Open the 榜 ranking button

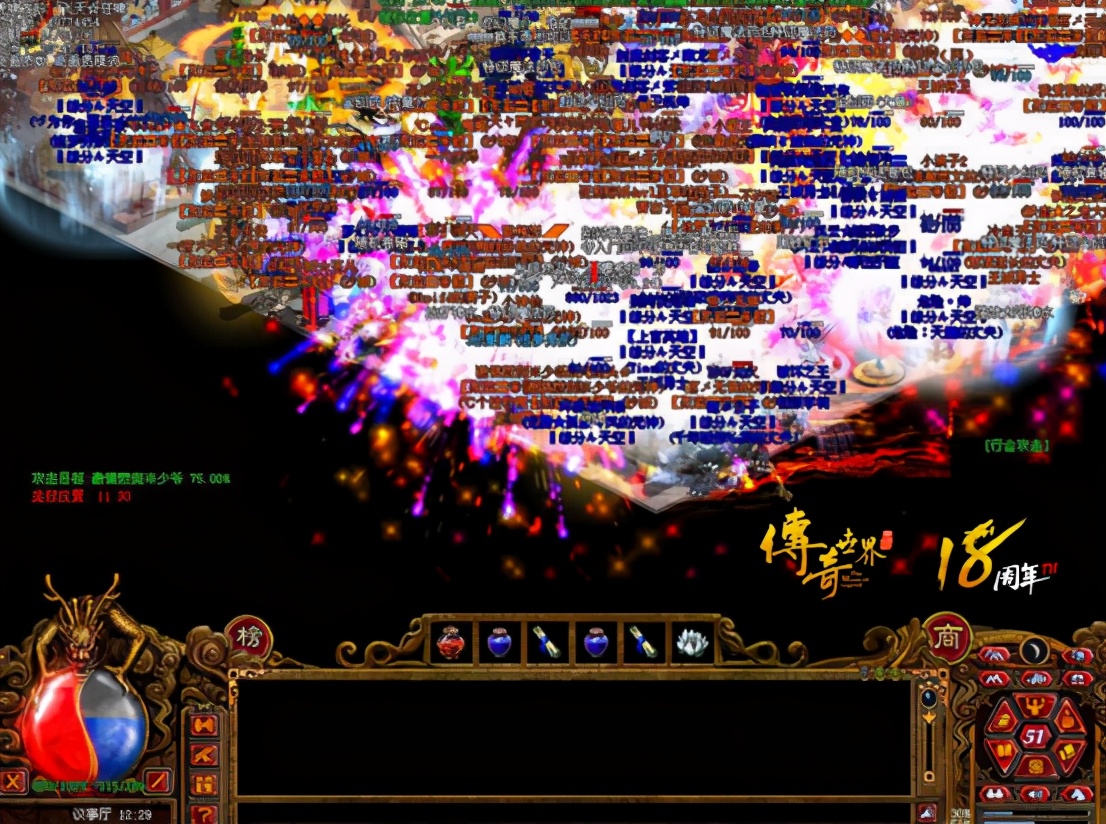click(248, 637)
